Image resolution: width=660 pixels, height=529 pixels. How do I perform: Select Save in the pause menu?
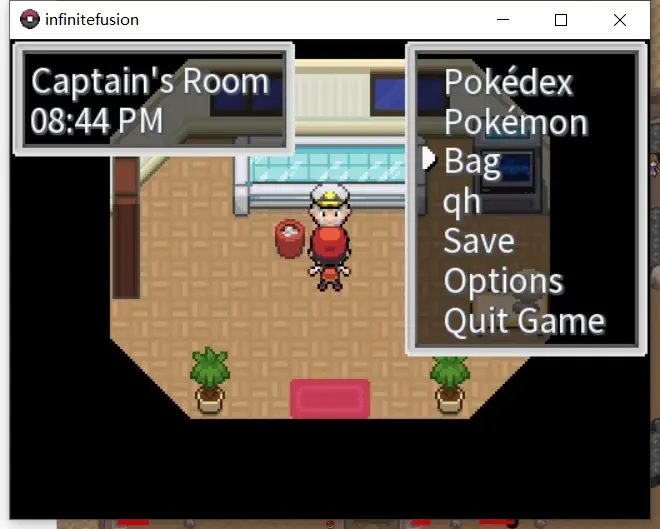[x=479, y=241]
